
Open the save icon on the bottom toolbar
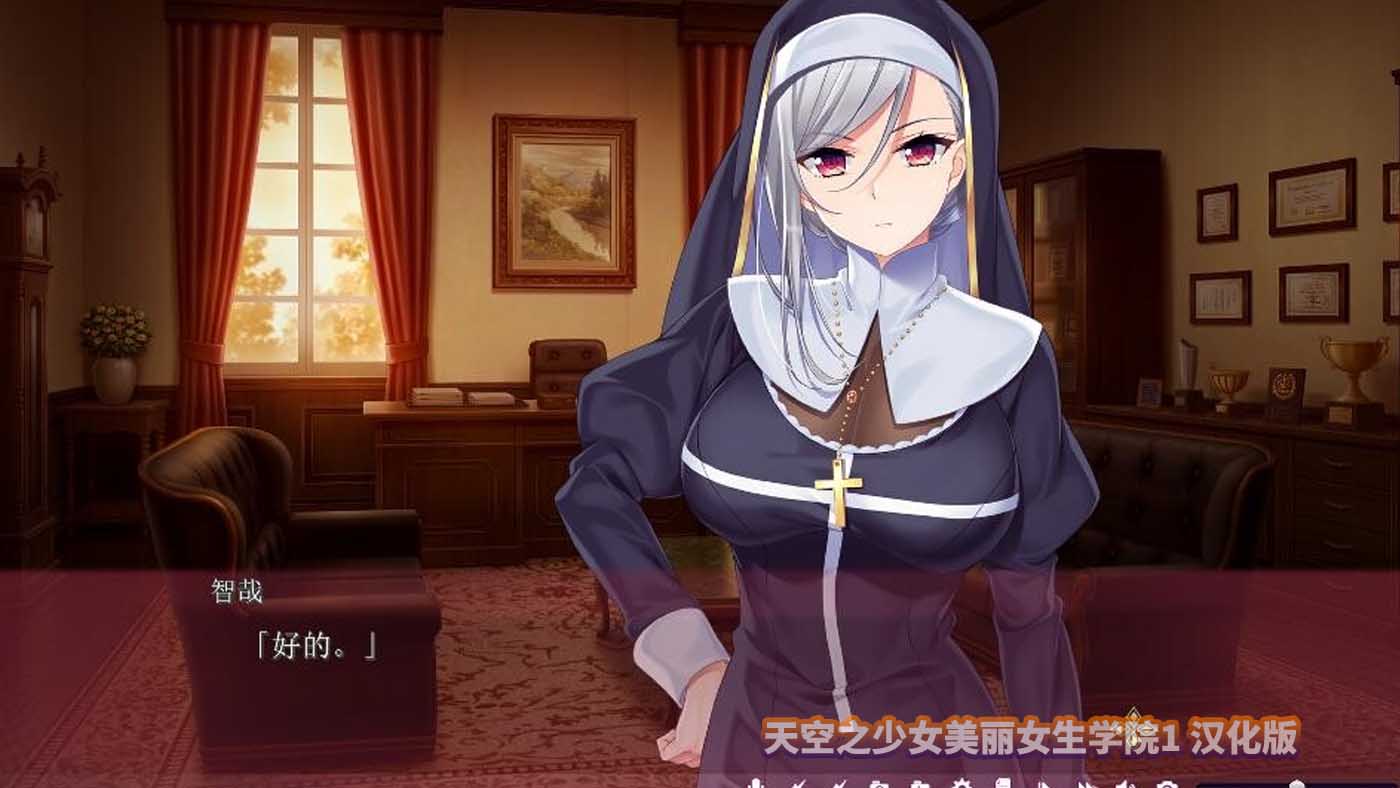point(880,784)
